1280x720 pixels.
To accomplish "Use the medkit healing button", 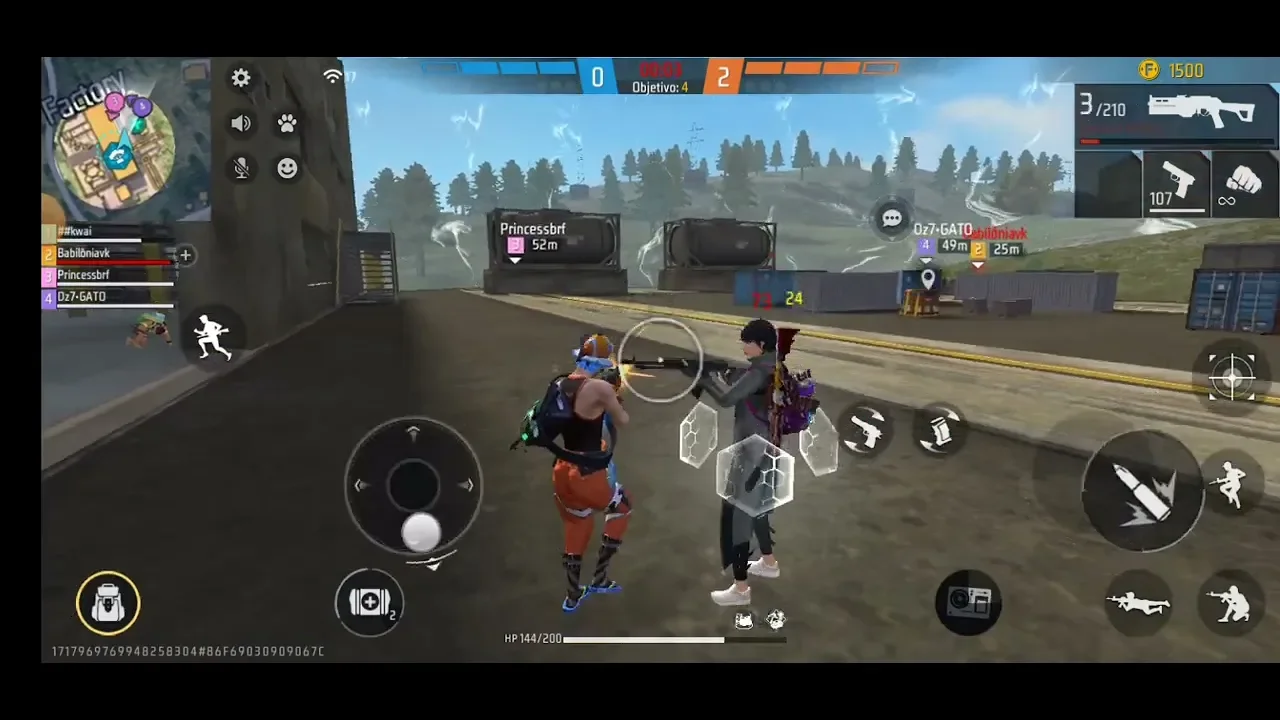I will coord(369,602).
